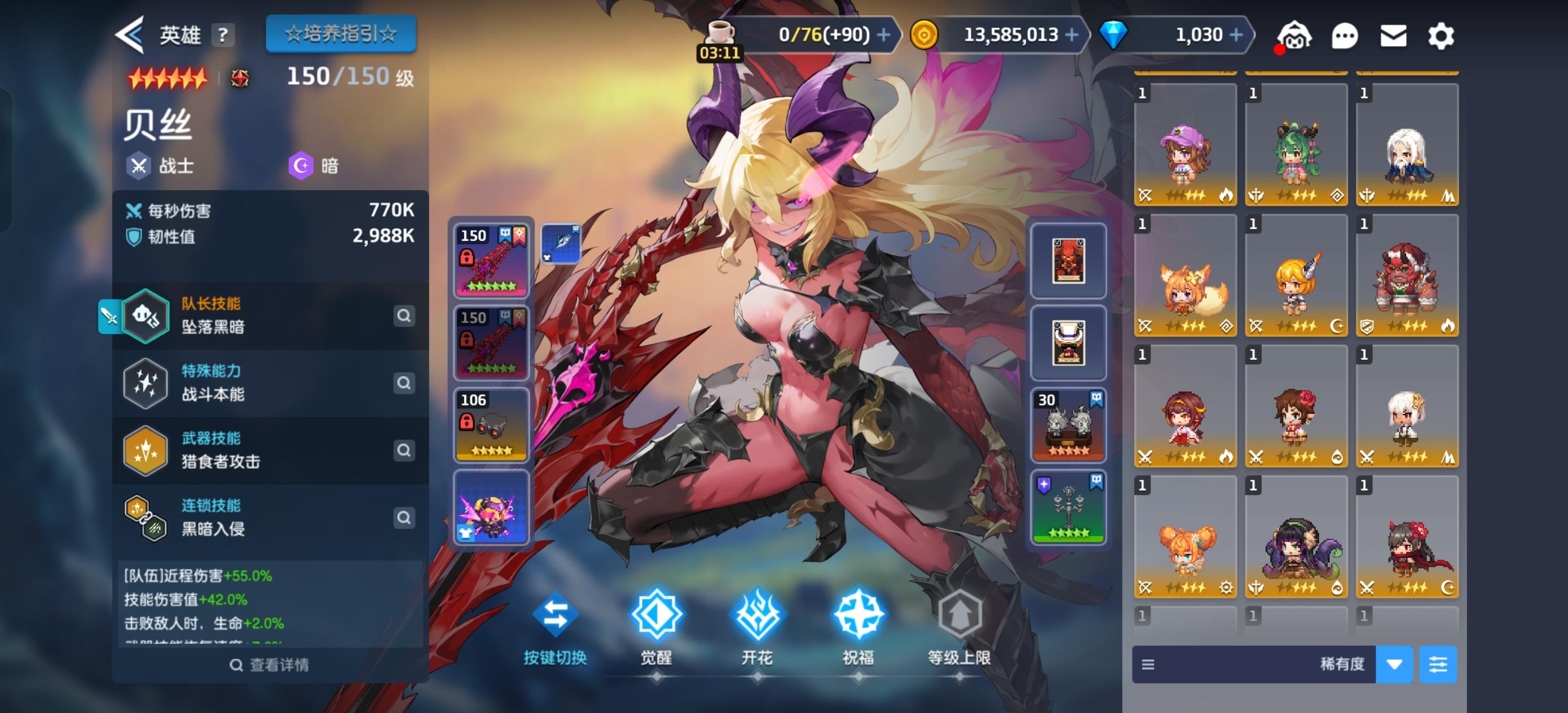Screen dimensions: 1568x713
Task: Open the 觉醒 awakening feature
Action: point(656,617)
